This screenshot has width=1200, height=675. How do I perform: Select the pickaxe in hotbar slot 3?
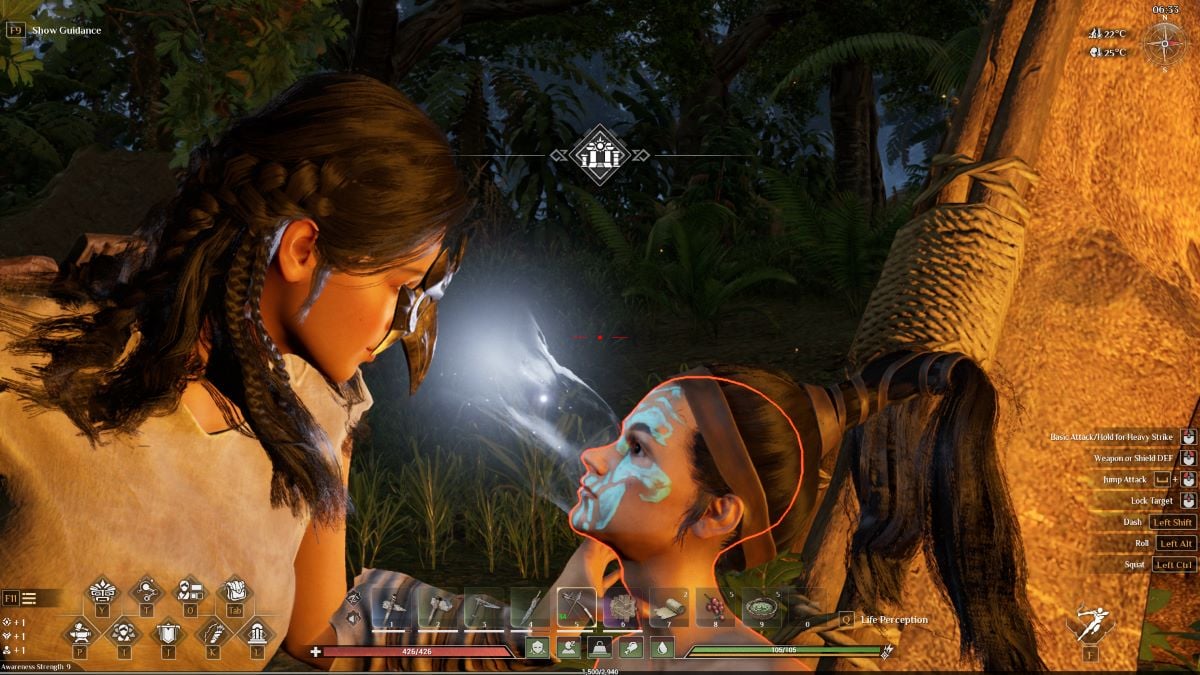pyautogui.click(x=483, y=607)
